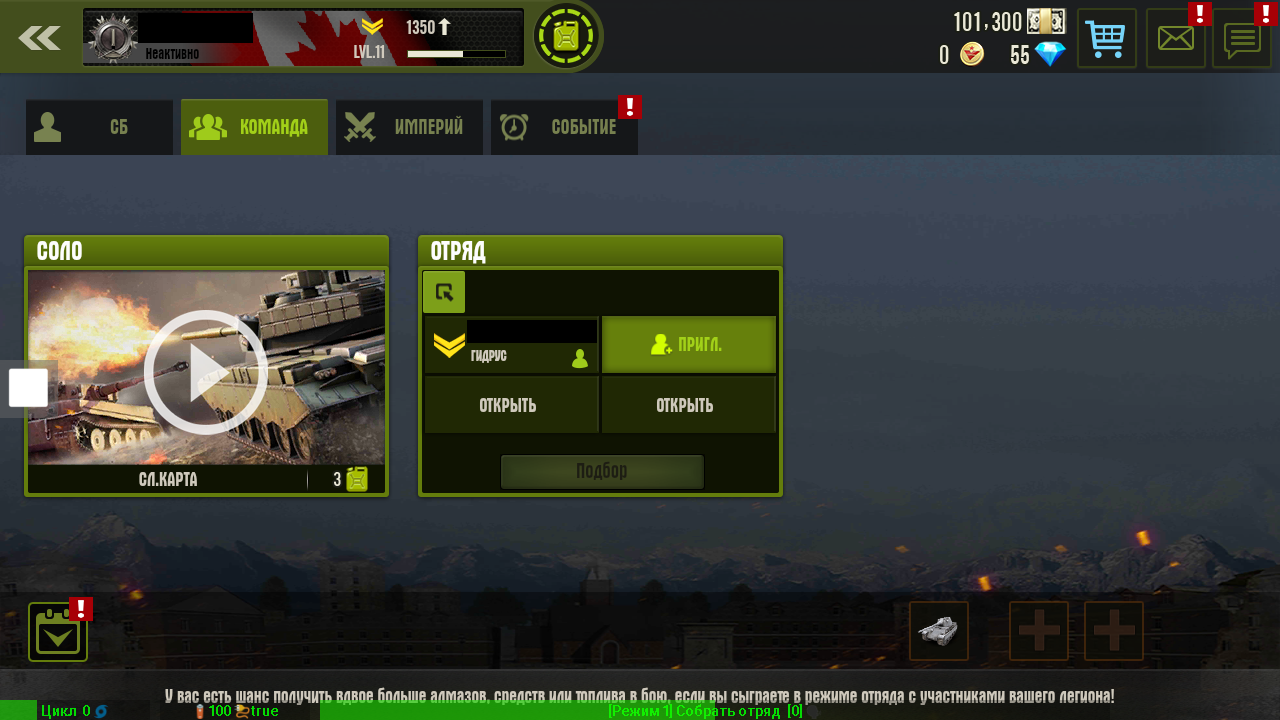Switch to the ИМПЕРИЙ tab
The image size is (1280, 720).
click(409, 127)
